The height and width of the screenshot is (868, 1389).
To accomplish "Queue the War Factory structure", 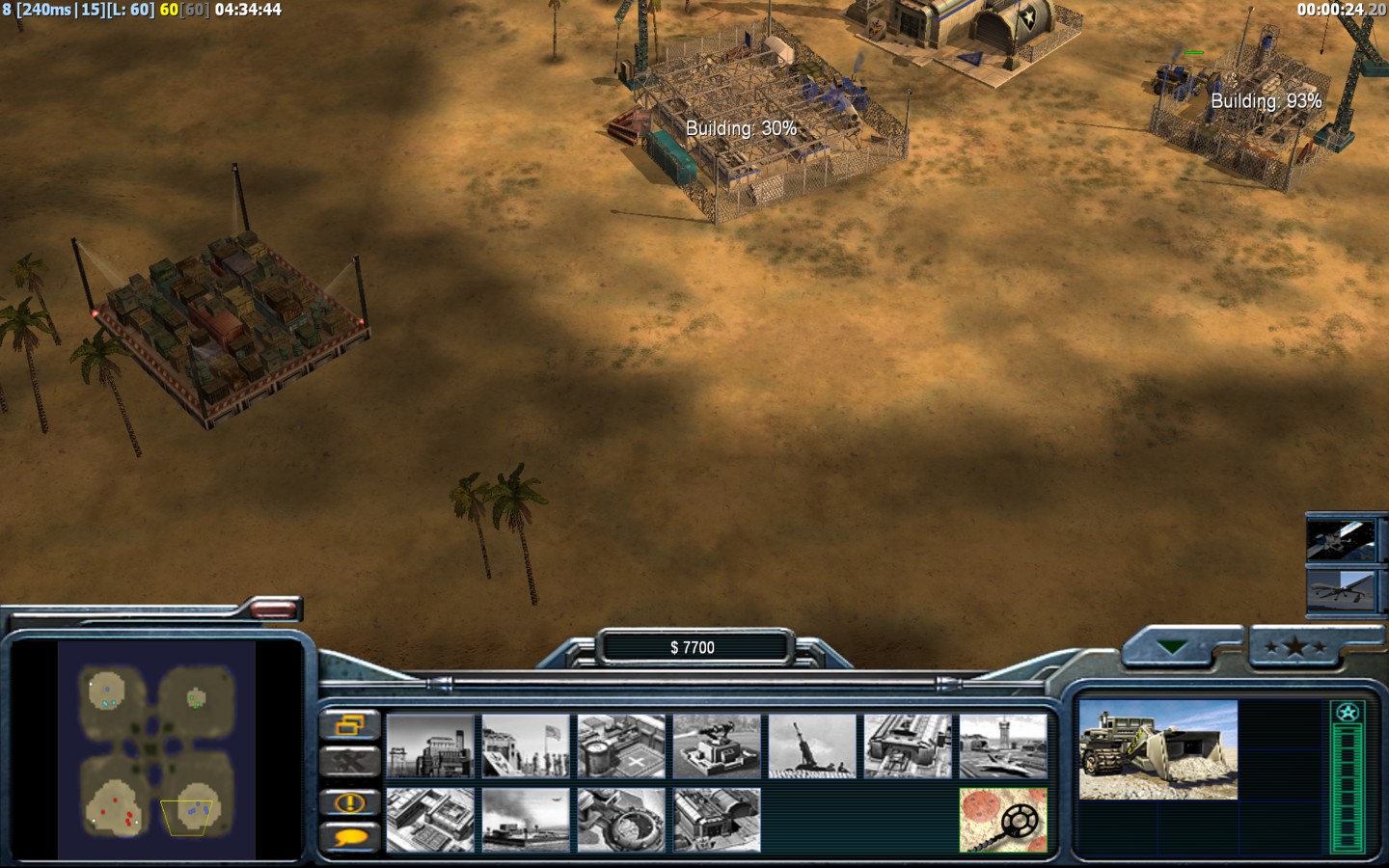I will (x=908, y=746).
